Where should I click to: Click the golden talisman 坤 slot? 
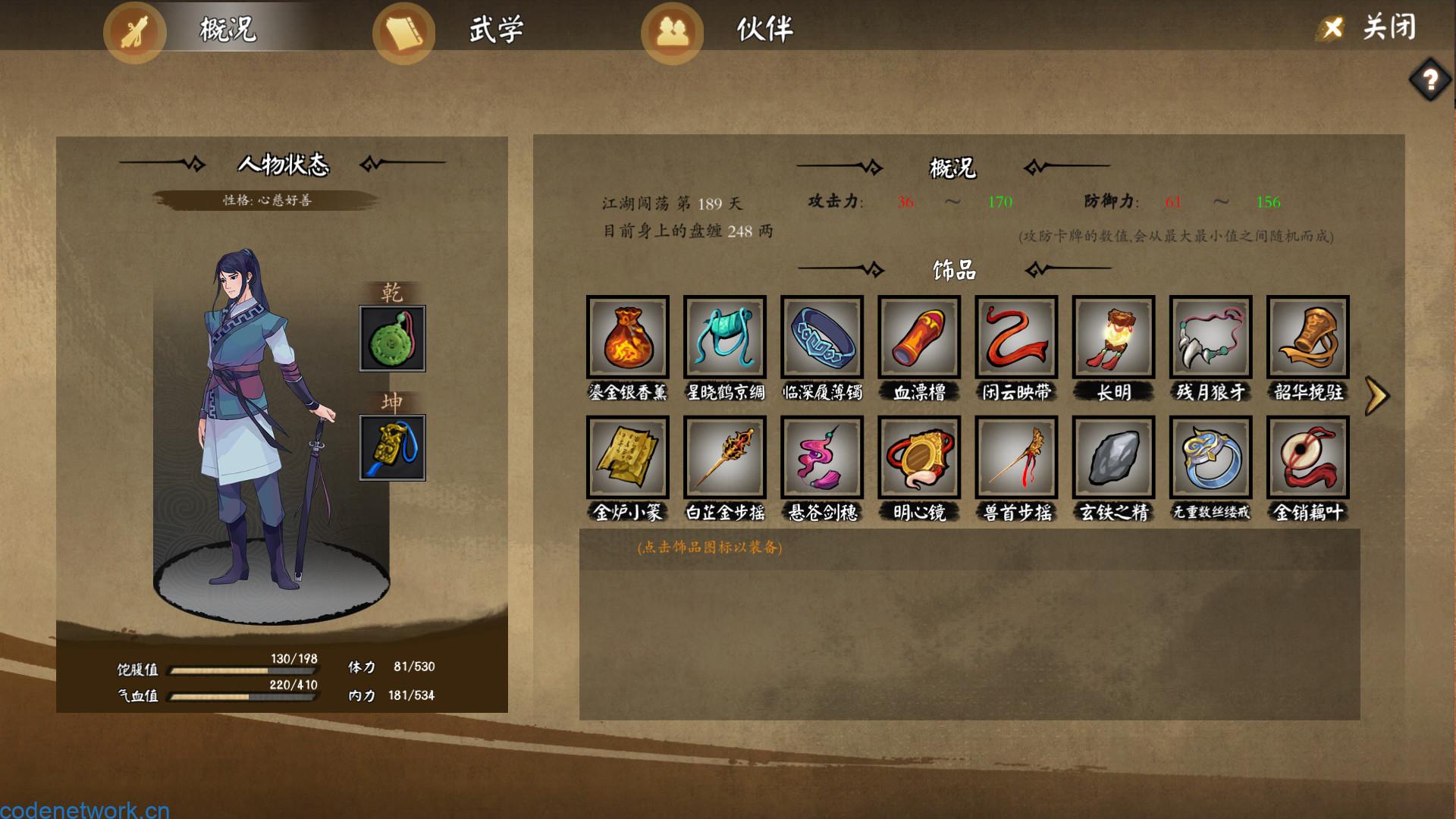[x=392, y=447]
